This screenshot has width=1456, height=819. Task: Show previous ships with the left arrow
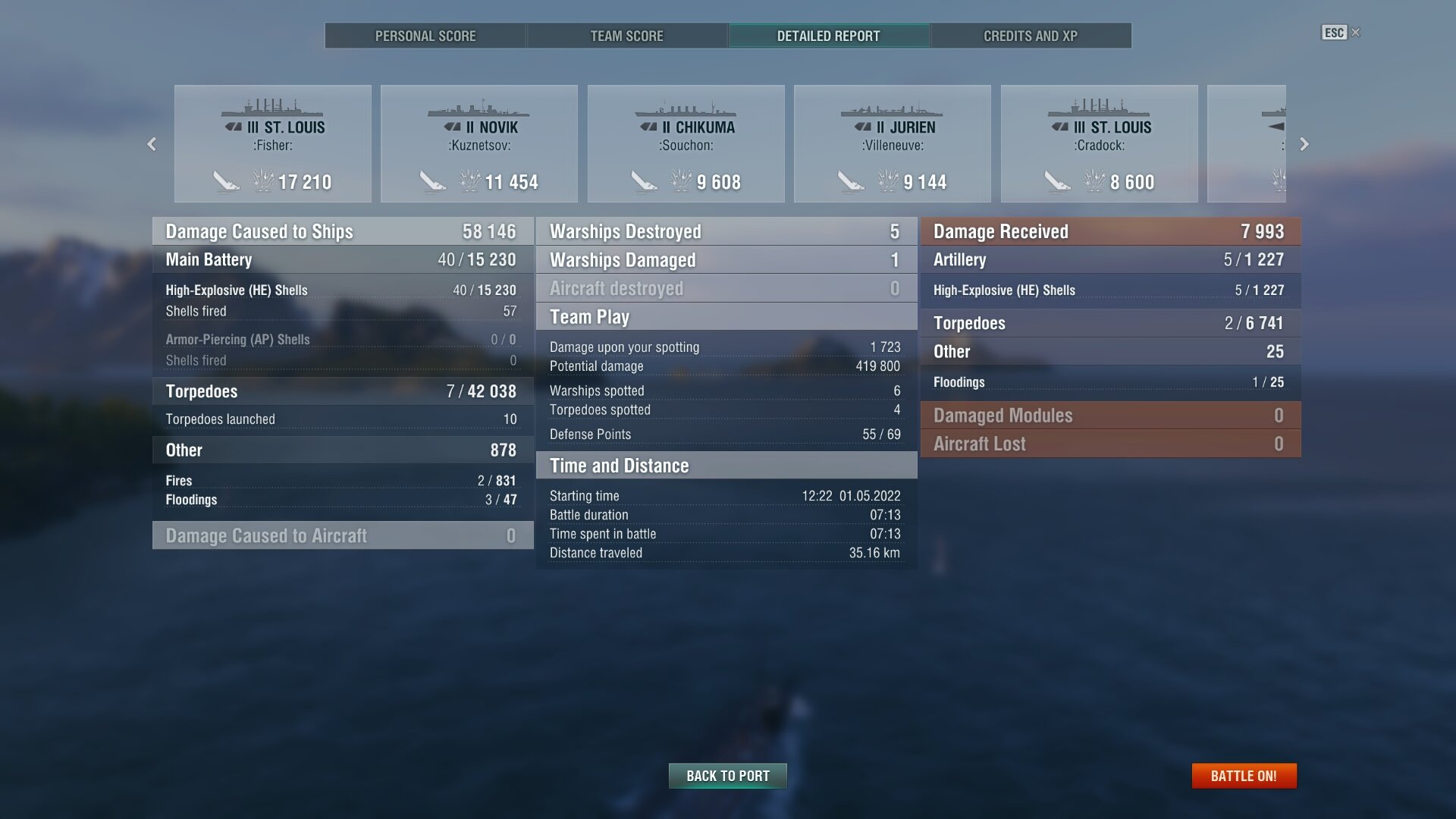(152, 144)
